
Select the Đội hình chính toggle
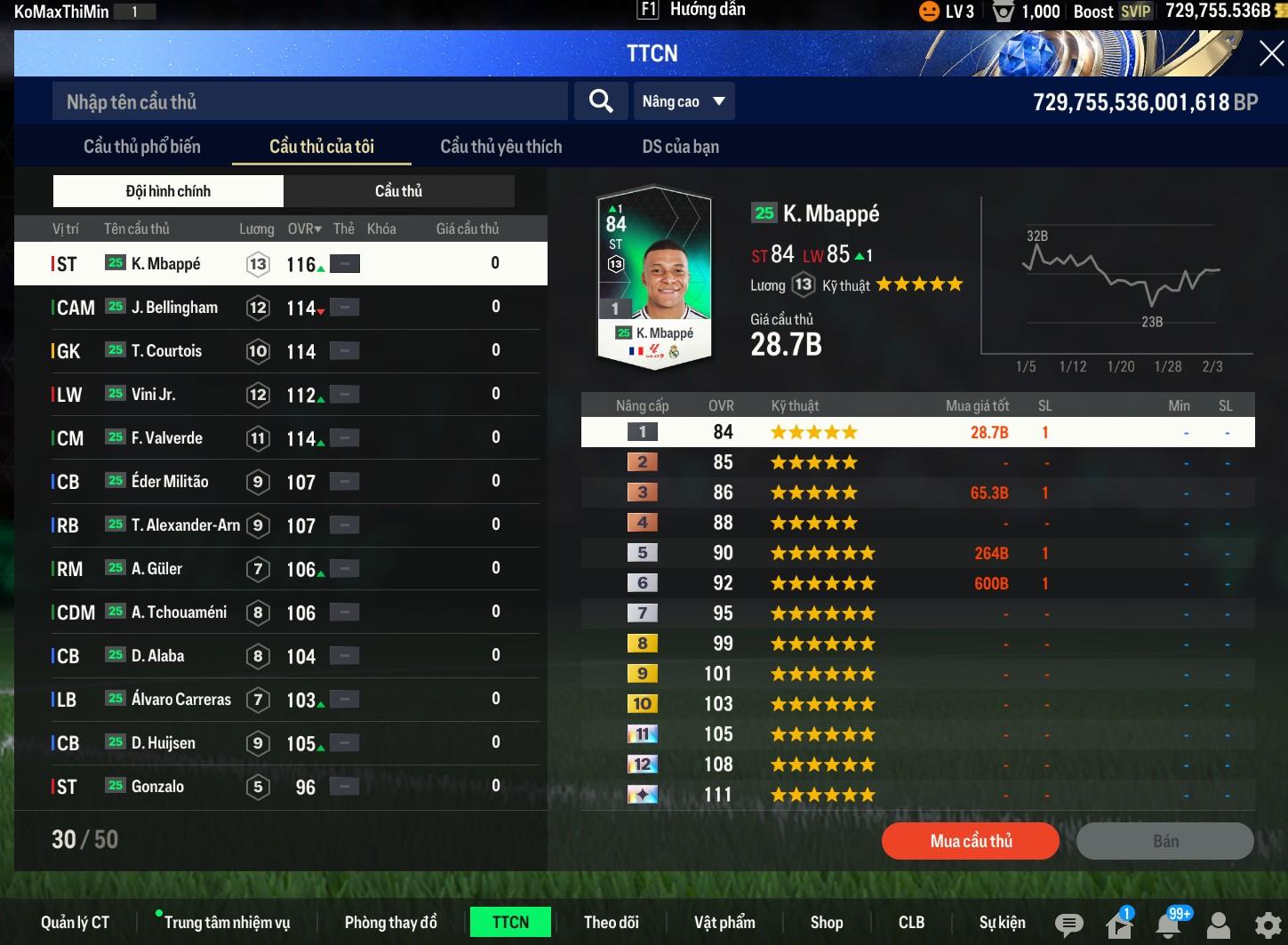168,191
